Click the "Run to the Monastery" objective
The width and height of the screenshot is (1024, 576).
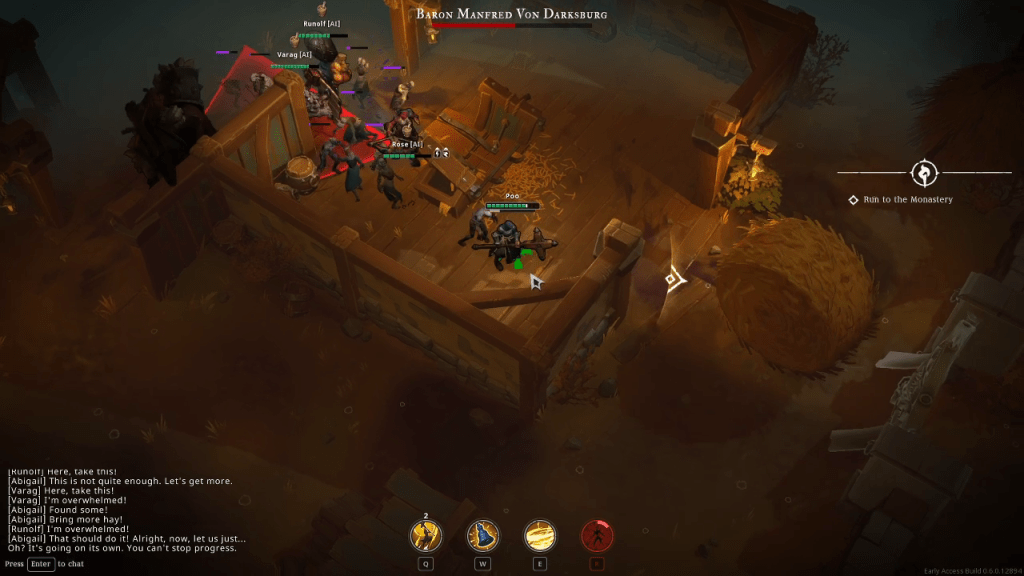pos(908,200)
